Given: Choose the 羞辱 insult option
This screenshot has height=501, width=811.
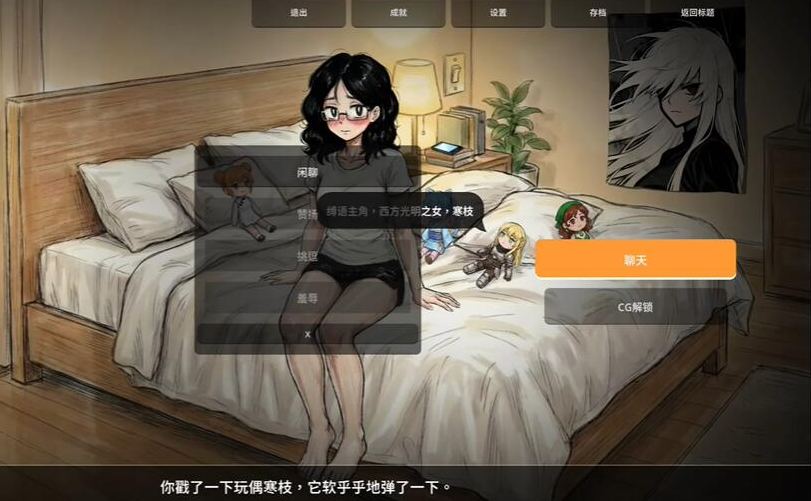Looking at the screenshot, I should [x=307, y=297].
